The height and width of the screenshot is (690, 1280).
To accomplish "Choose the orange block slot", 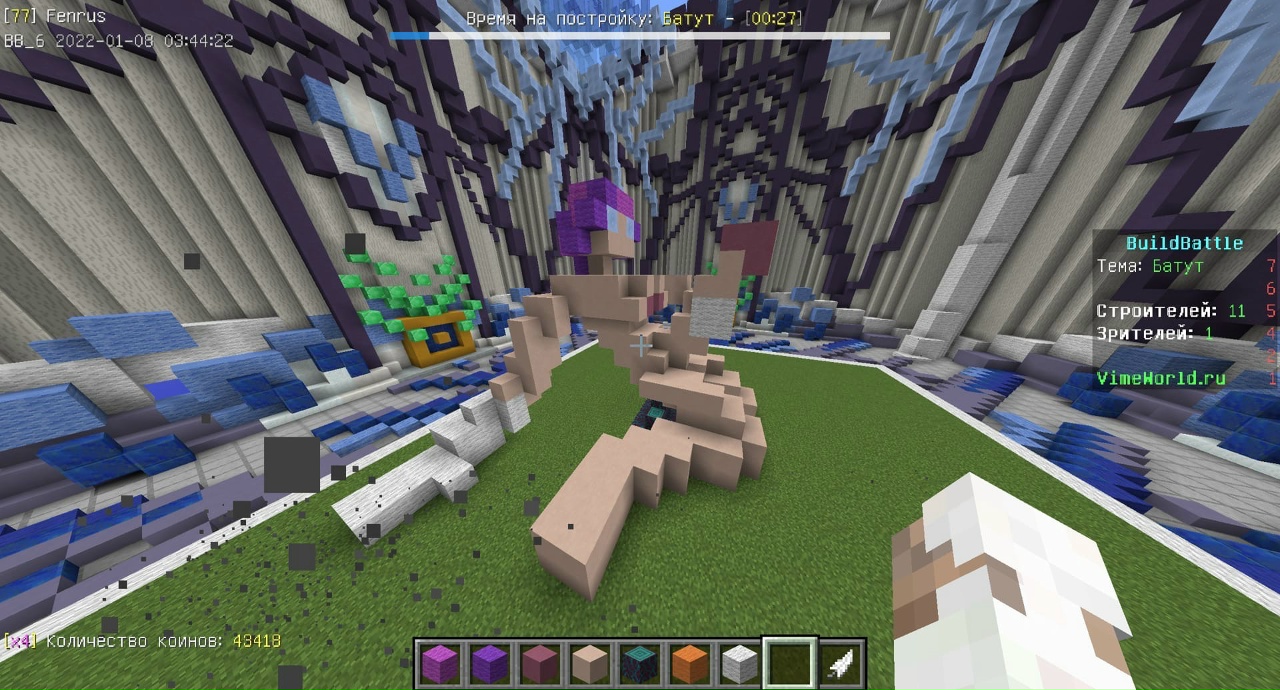I will click(x=689, y=664).
